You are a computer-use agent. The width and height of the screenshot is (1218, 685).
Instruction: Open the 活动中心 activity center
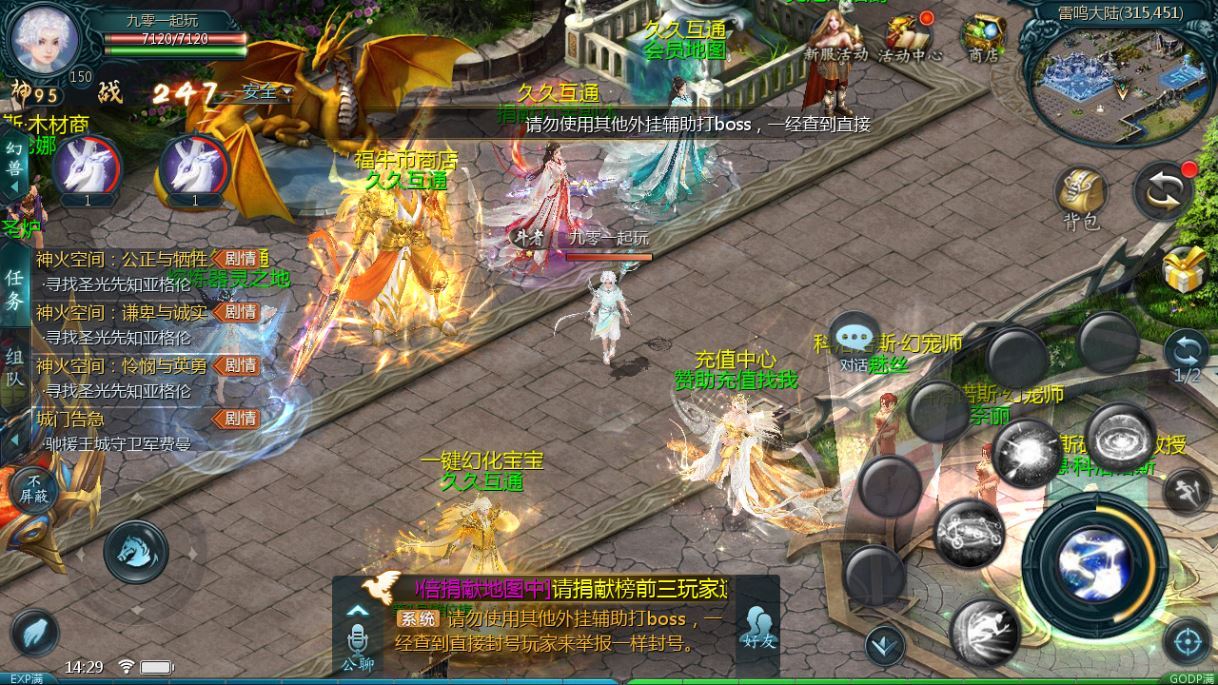910,38
